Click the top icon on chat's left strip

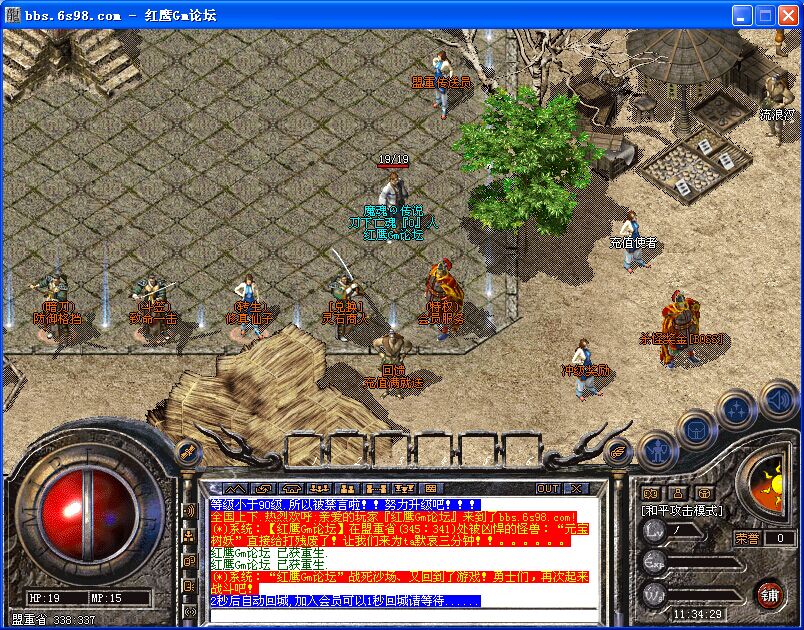pyautogui.click(x=188, y=511)
